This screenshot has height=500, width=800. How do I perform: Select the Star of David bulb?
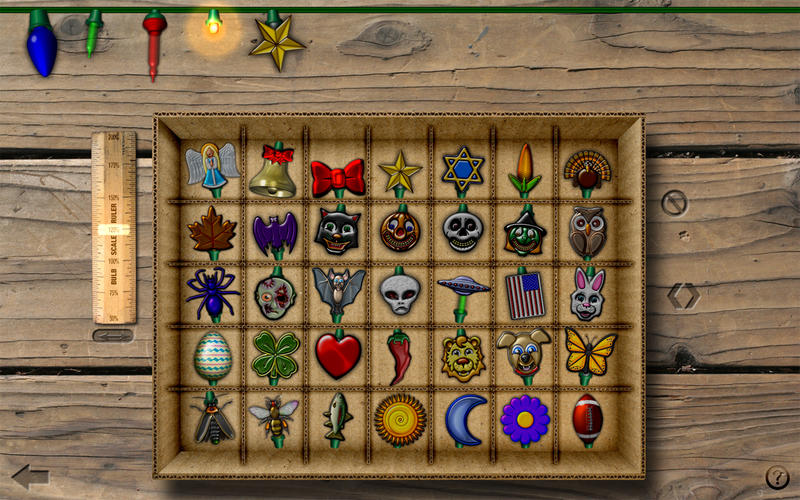click(463, 171)
